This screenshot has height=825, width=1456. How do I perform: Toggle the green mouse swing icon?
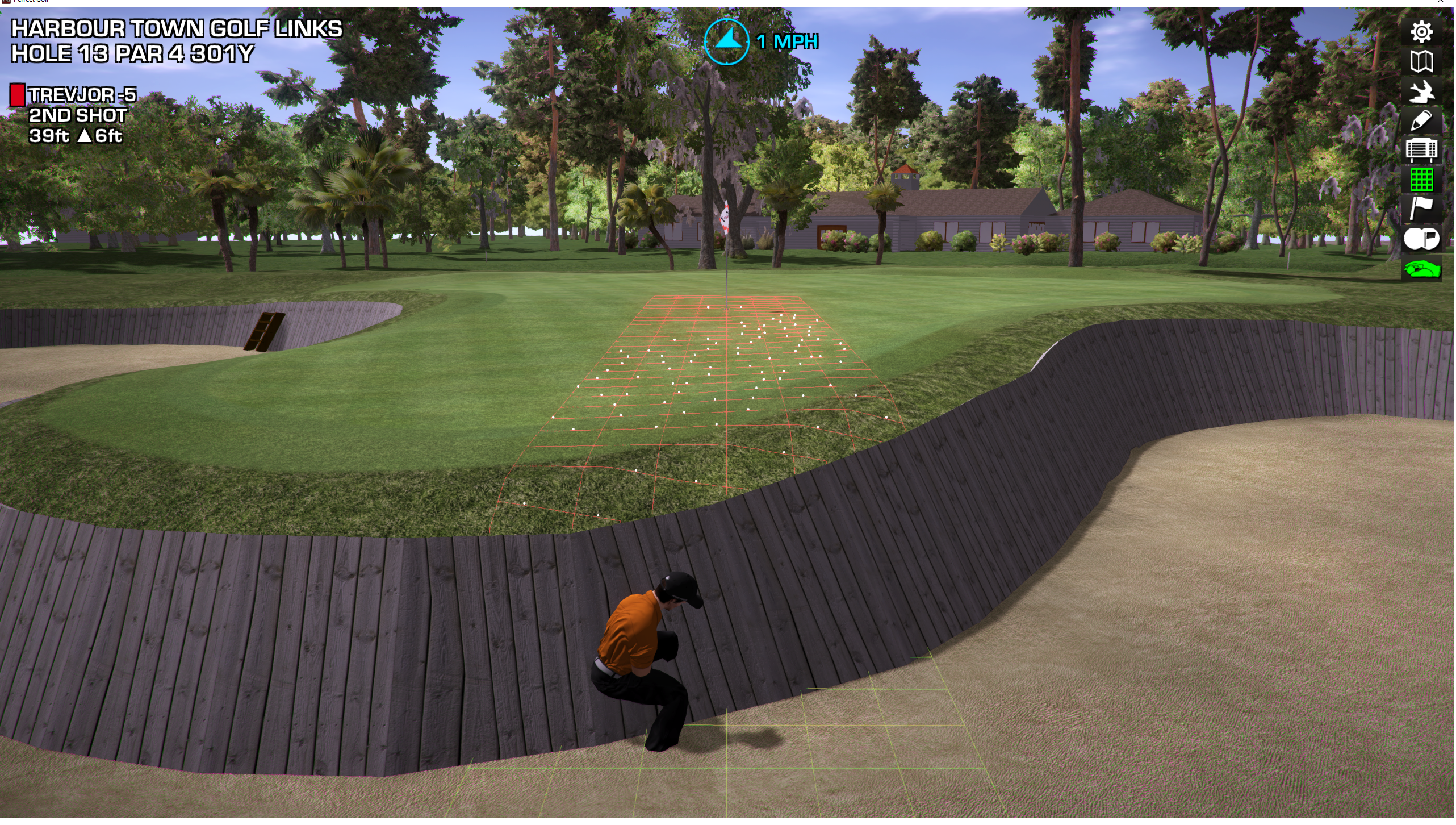pos(1423,269)
